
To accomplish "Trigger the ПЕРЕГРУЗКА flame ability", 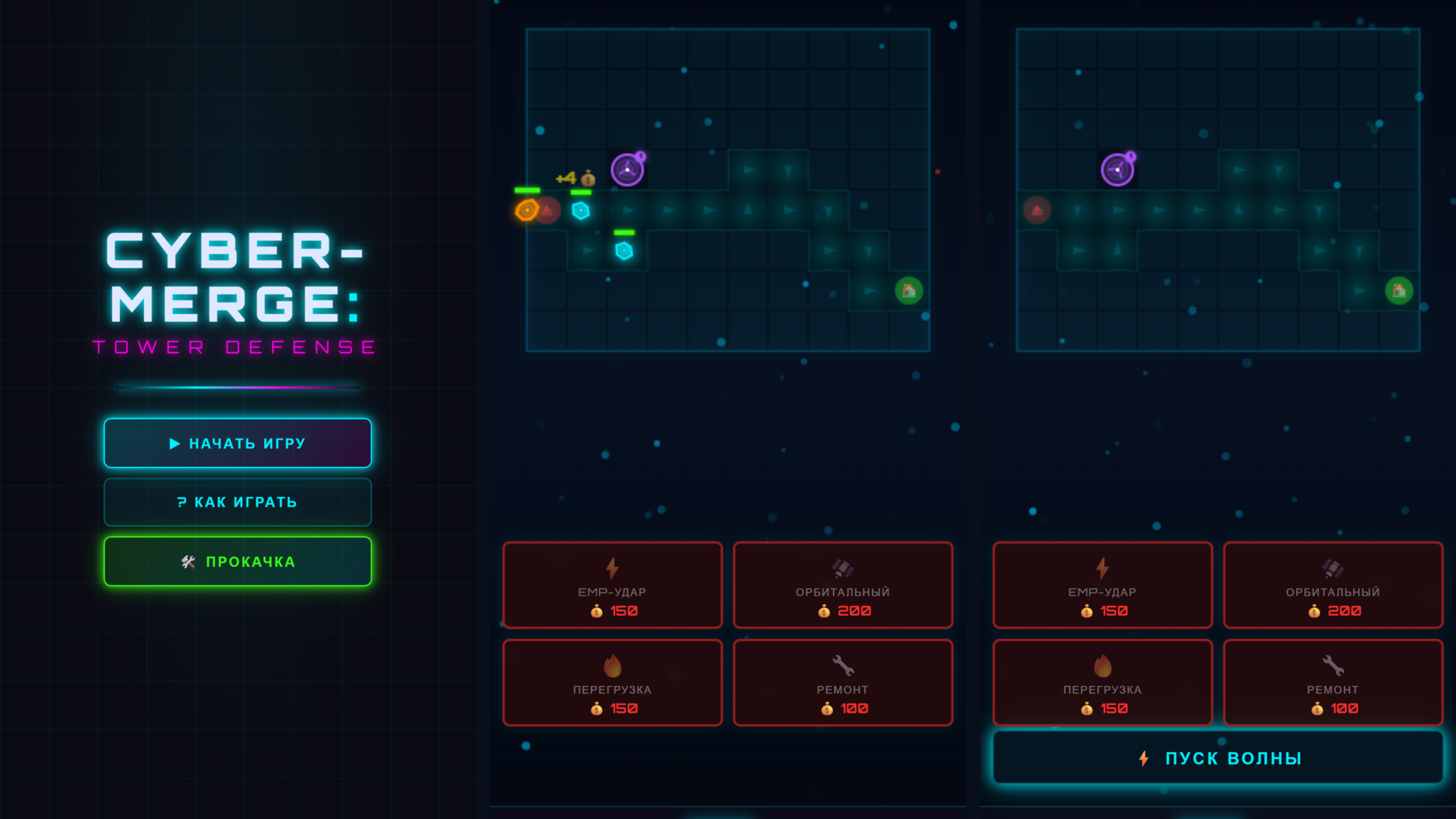I will [x=612, y=682].
